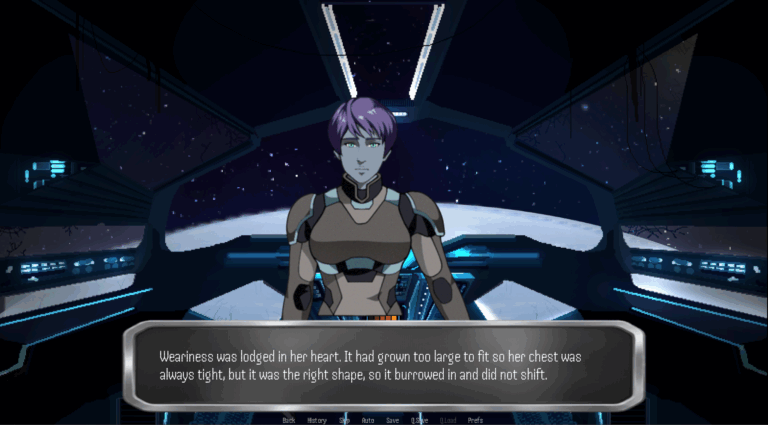
Task: Toggle Auto text advance
Action: (368, 420)
